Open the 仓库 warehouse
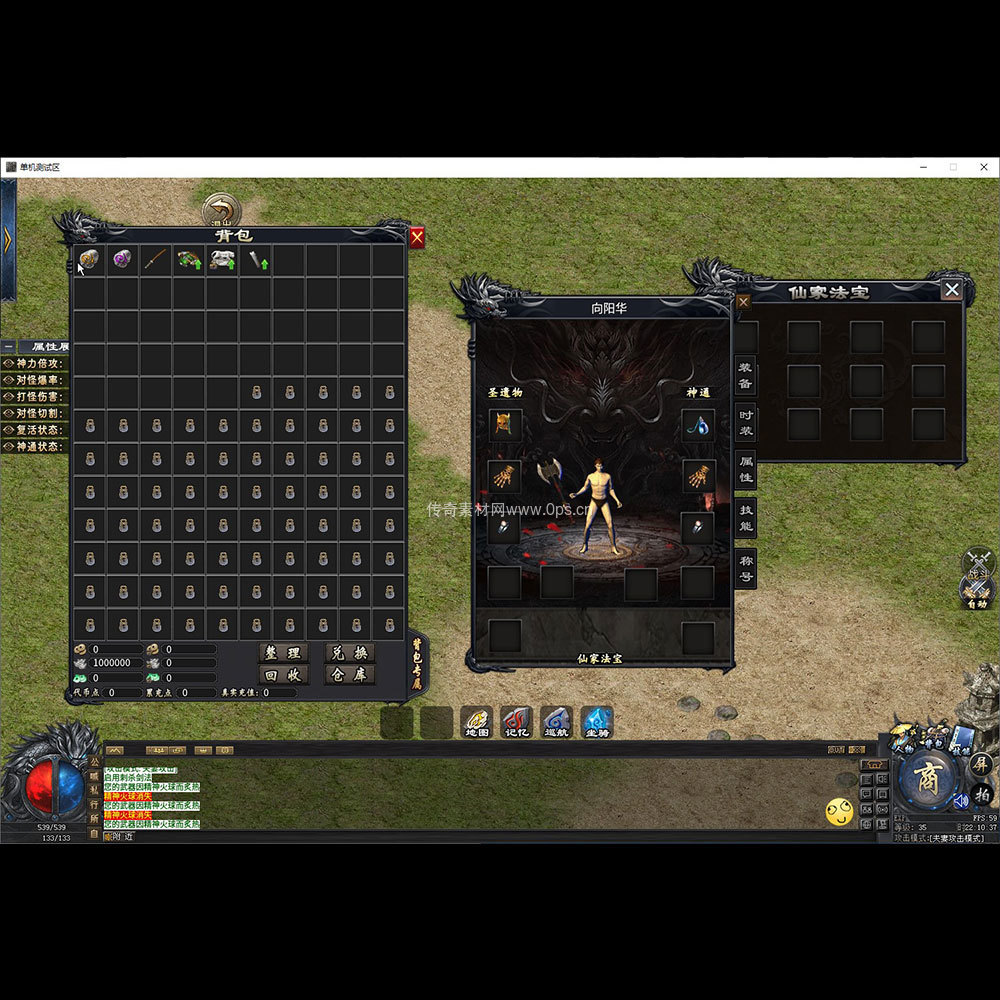 (349, 674)
